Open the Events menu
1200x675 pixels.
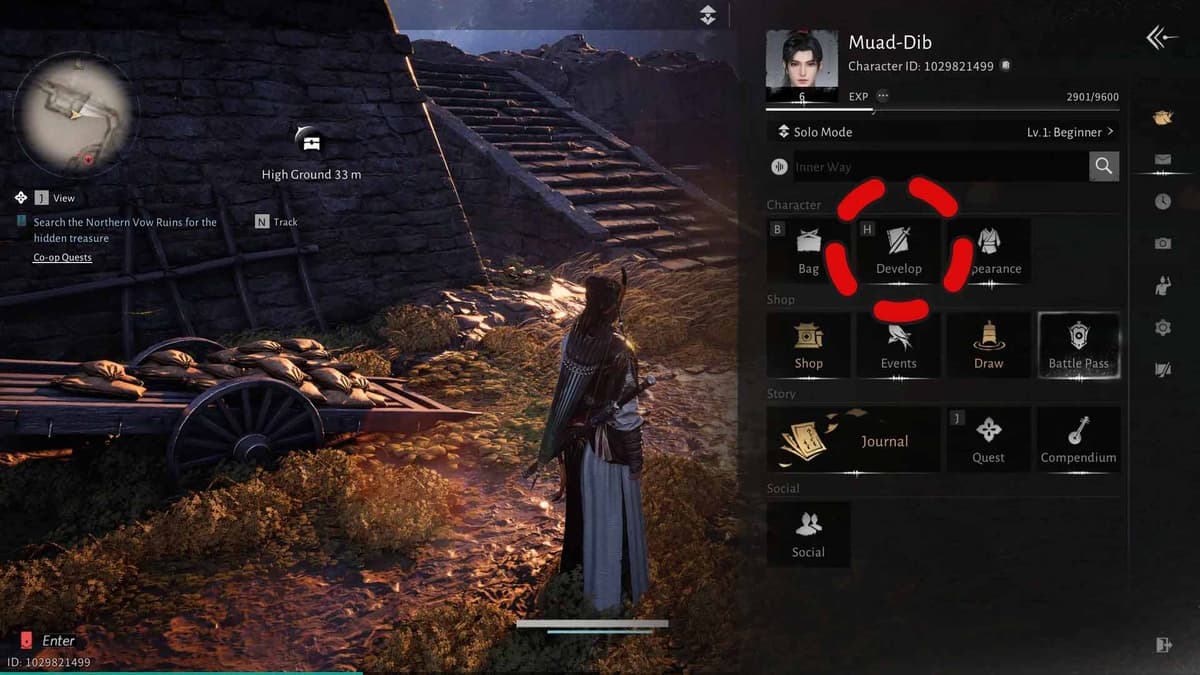point(898,346)
